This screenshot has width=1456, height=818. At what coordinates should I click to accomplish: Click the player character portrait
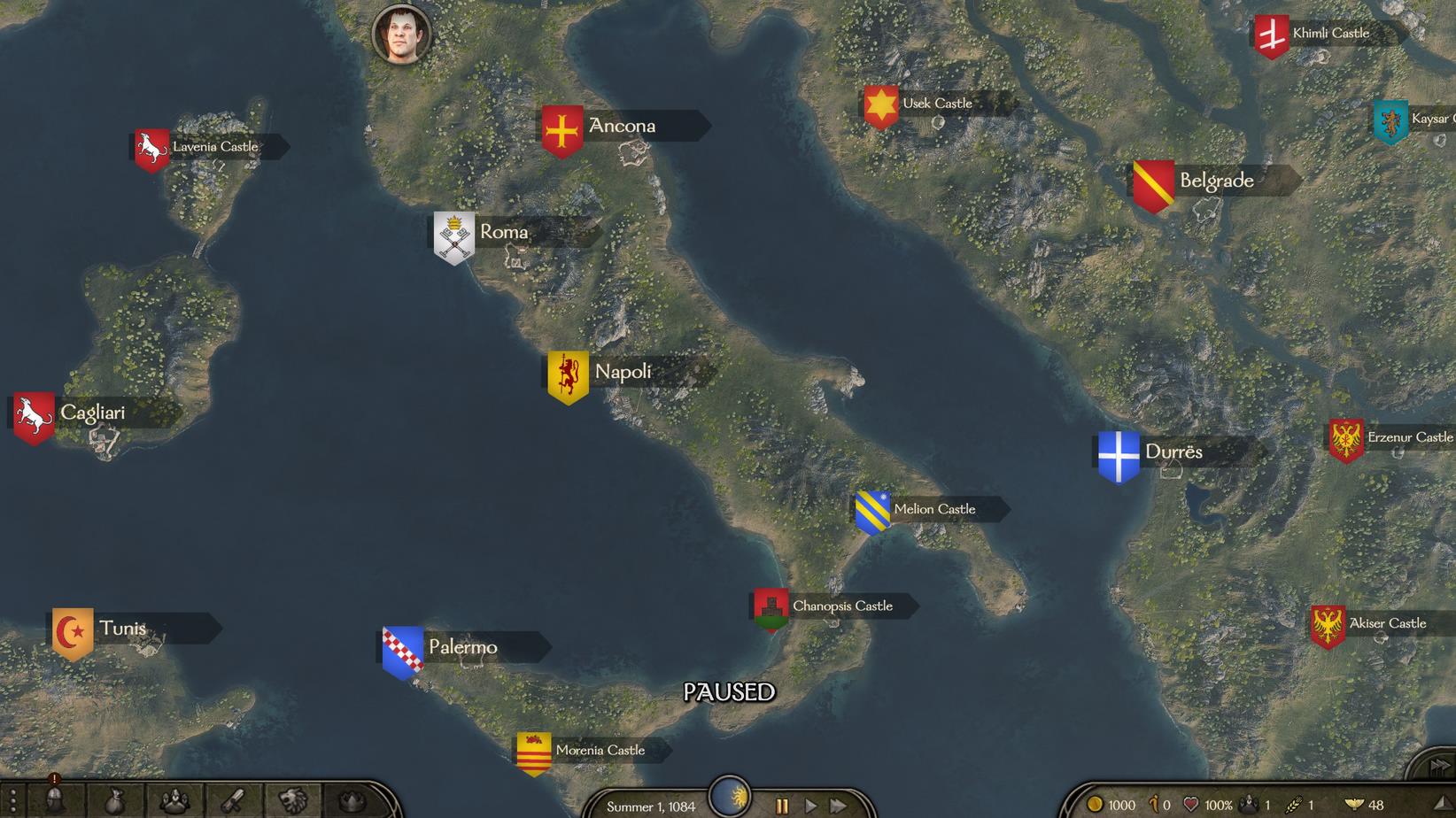[402, 35]
